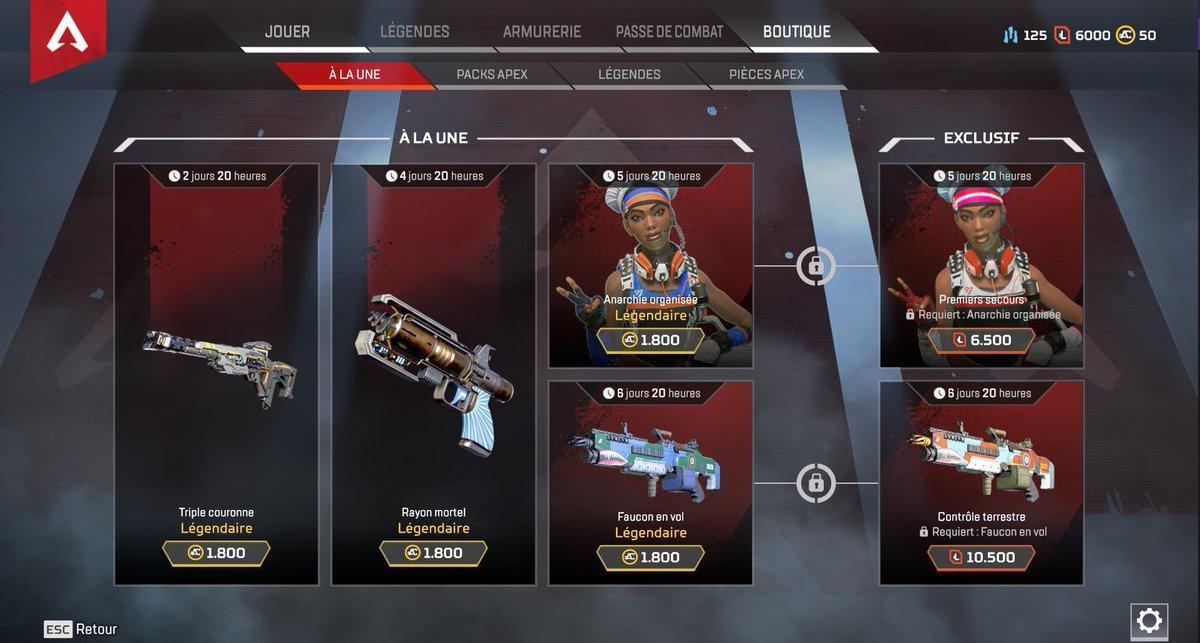Open the Contrôle terrestre exclusive offer

pos(981,482)
